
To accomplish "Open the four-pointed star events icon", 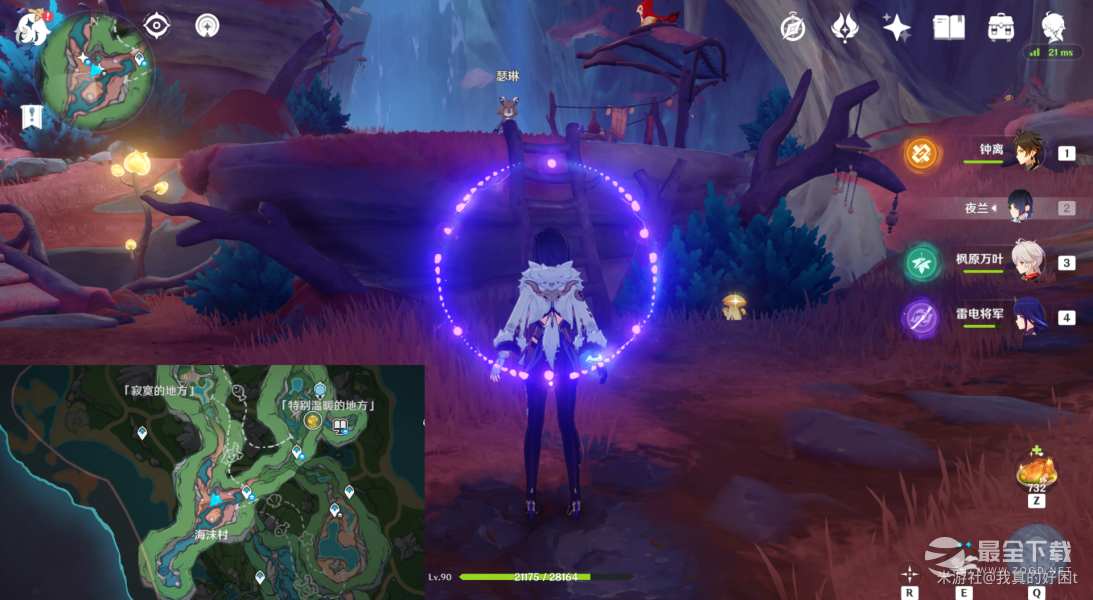I will tap(896, 27).
